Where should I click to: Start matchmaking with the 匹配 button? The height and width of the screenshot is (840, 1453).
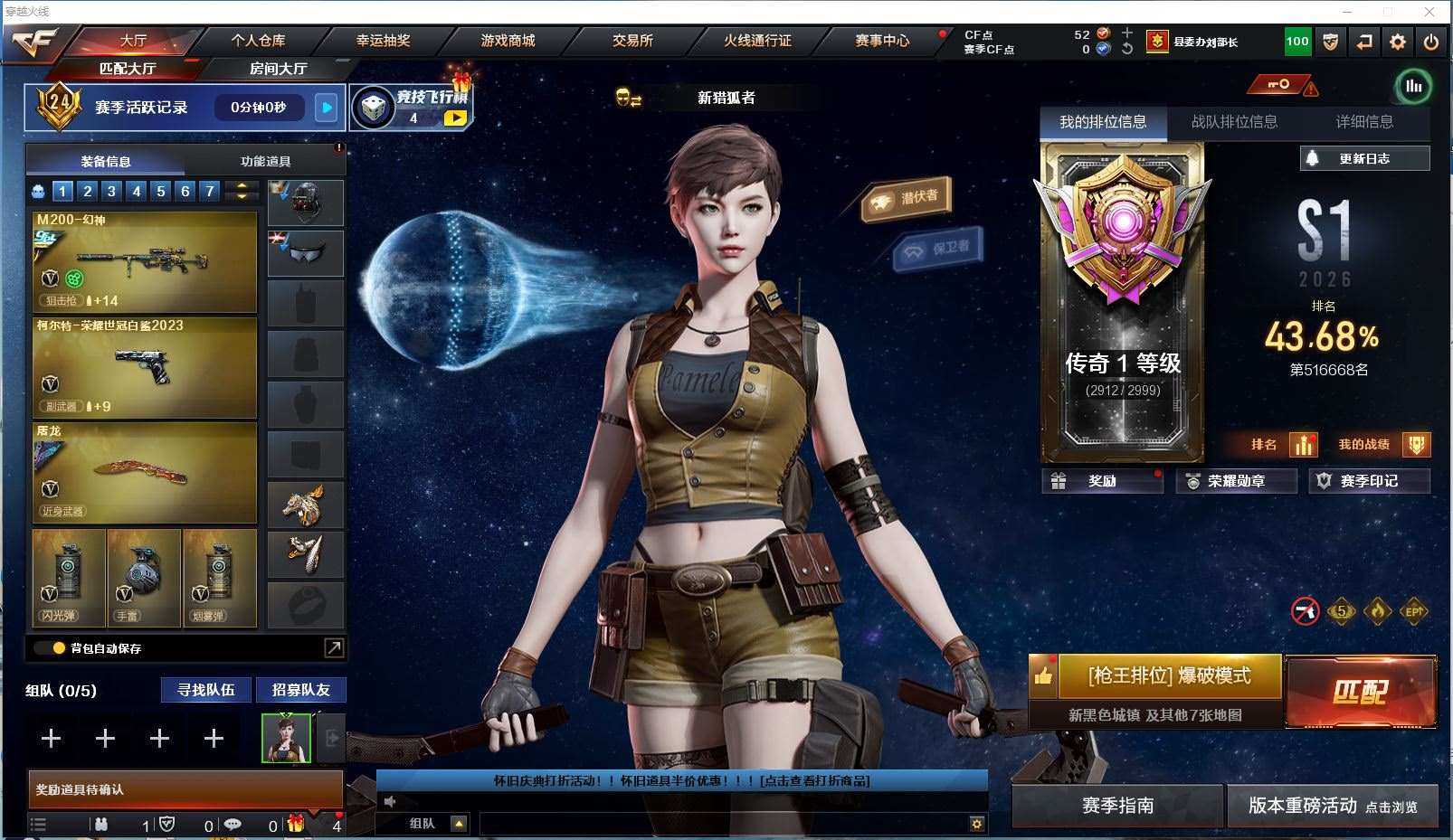coord(1360,692)
